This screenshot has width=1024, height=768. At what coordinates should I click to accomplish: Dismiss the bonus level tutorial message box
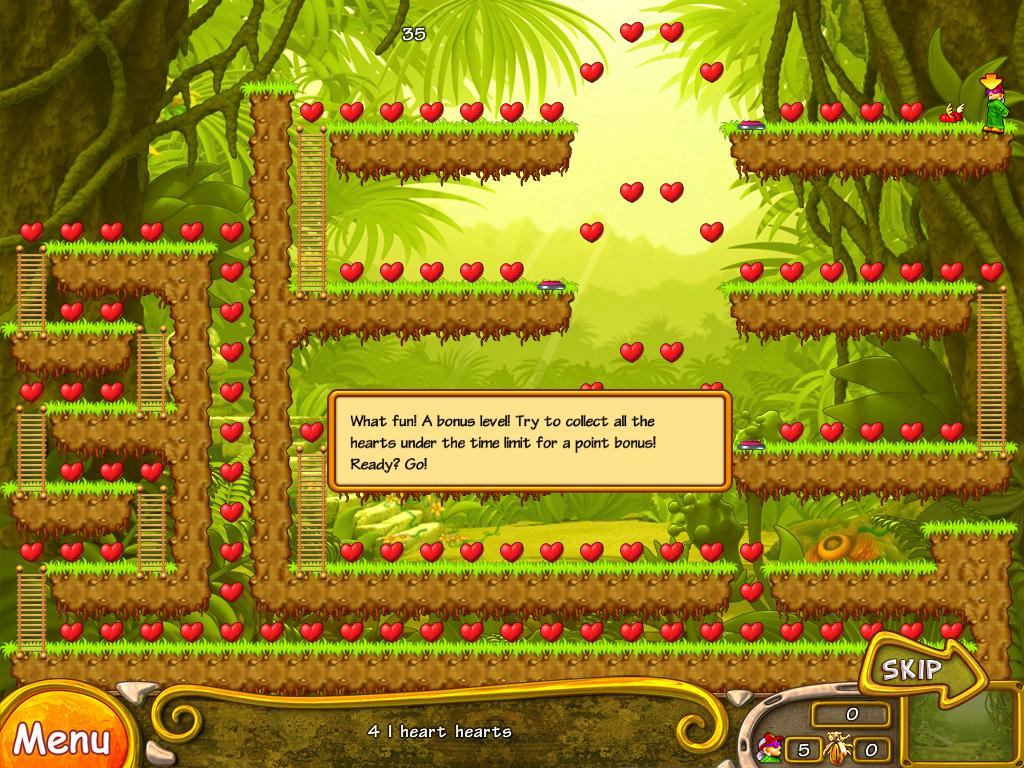tap(529, 441)
